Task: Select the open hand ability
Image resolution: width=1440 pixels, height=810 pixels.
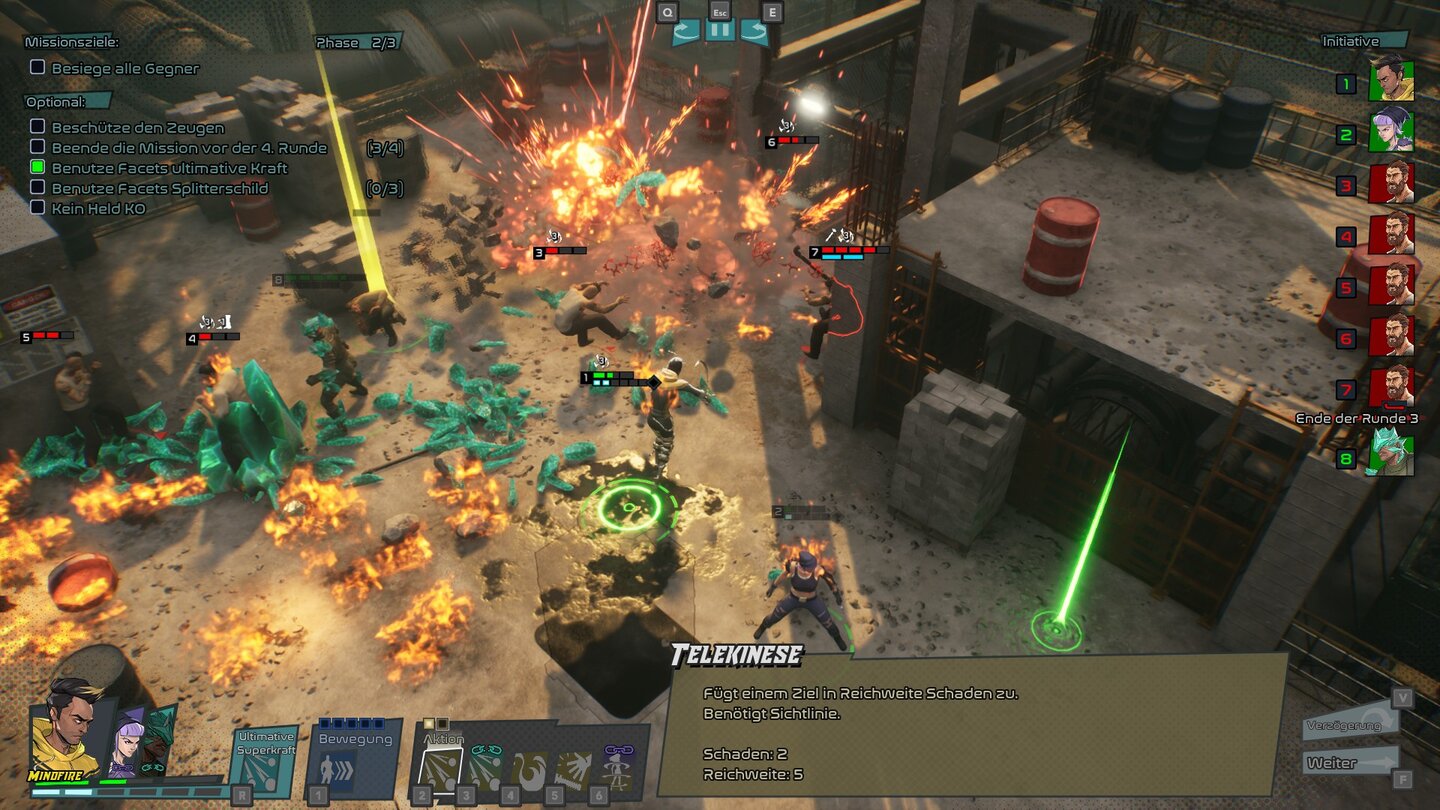Action: point(573,770)
